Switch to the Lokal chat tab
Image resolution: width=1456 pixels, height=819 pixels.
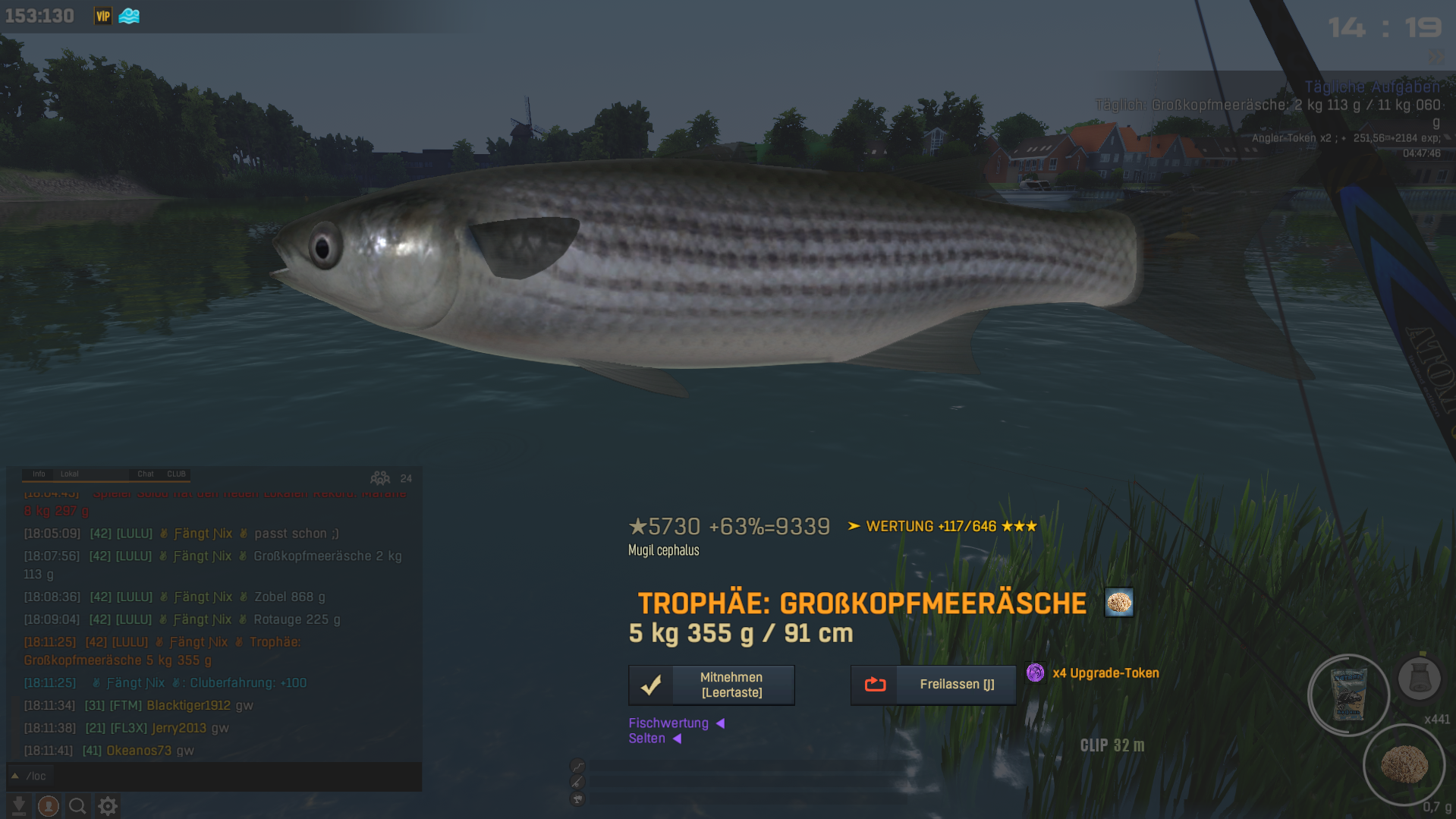tap(69, 474)
